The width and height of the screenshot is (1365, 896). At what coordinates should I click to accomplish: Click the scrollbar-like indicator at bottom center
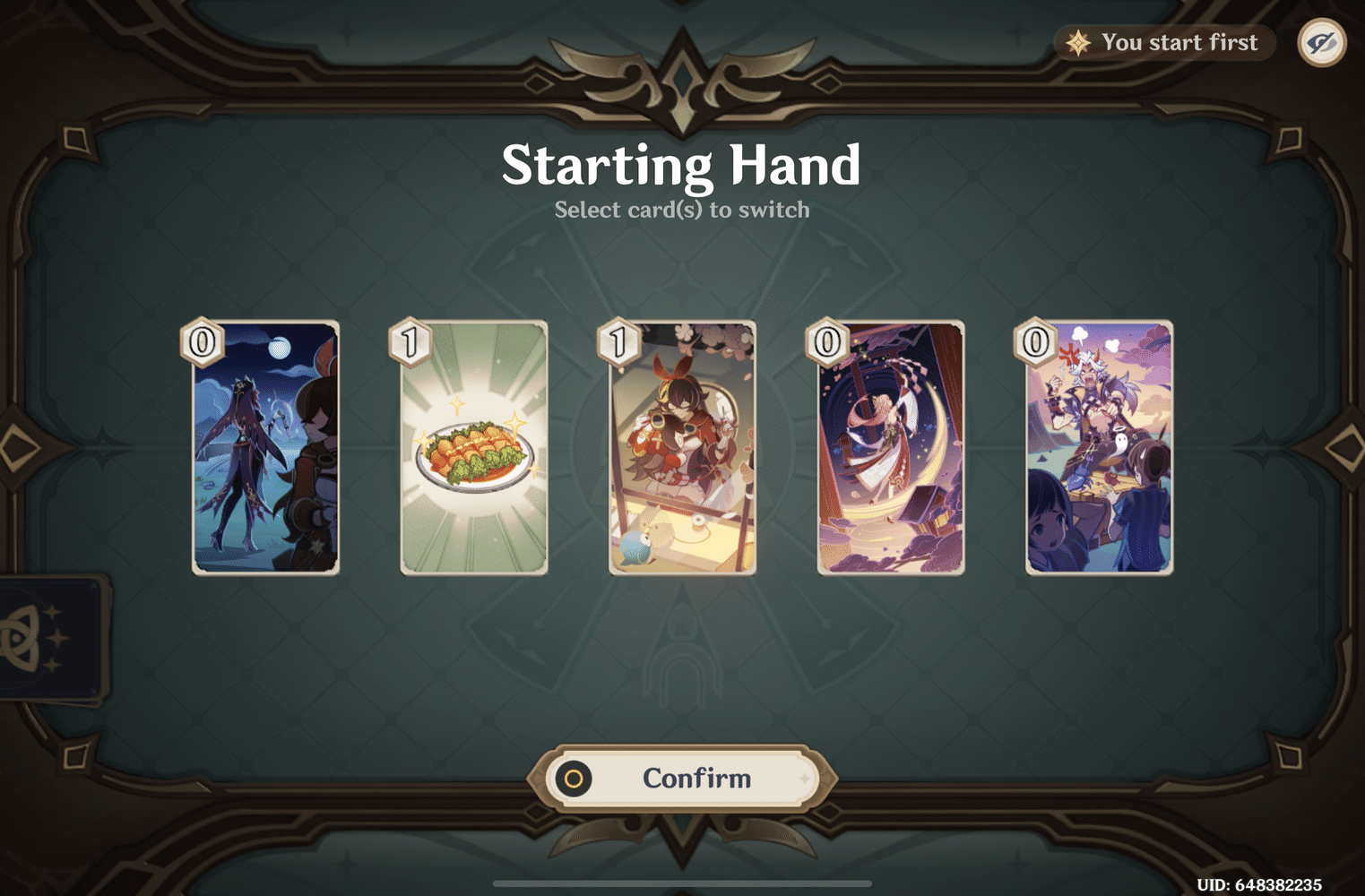(x=682, y=884)
